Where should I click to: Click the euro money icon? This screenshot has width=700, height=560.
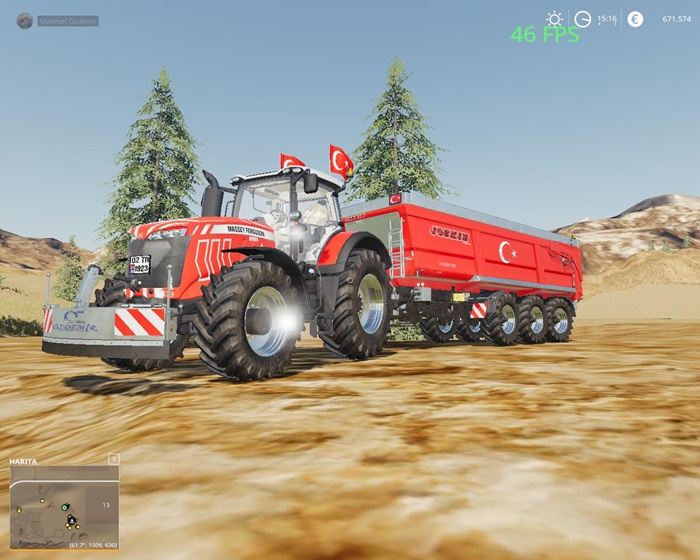[x=635, y=19]
